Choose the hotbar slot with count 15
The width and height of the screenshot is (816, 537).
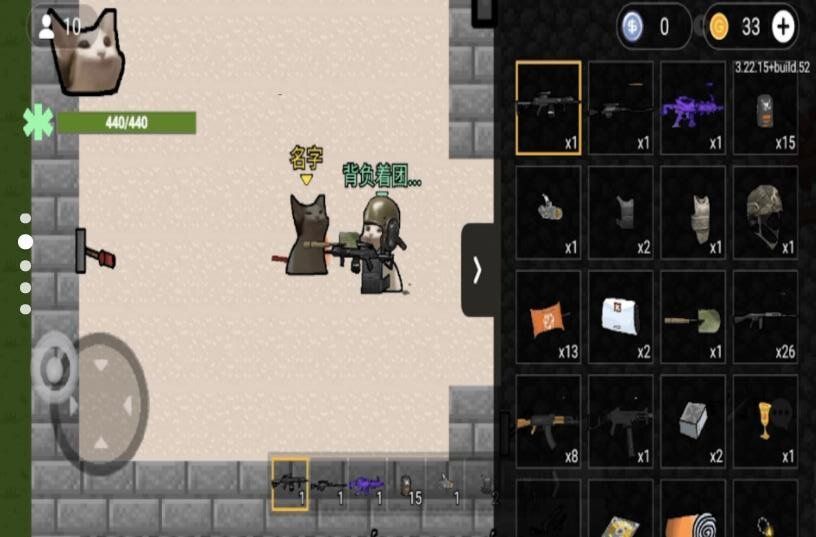pos(406,484)
